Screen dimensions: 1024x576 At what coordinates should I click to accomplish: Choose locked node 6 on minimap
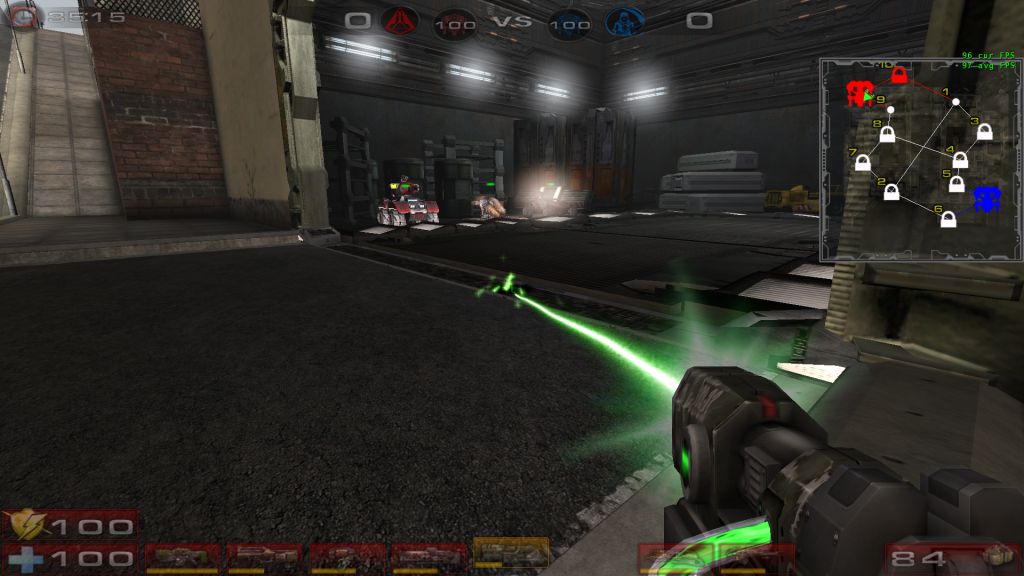click(948, 219)
